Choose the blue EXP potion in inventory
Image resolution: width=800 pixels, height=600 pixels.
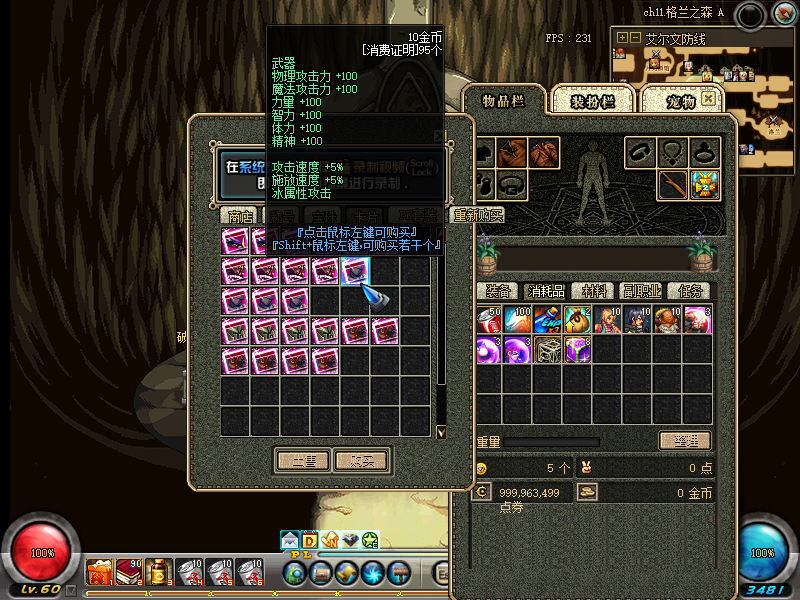[x=548, y=320]
